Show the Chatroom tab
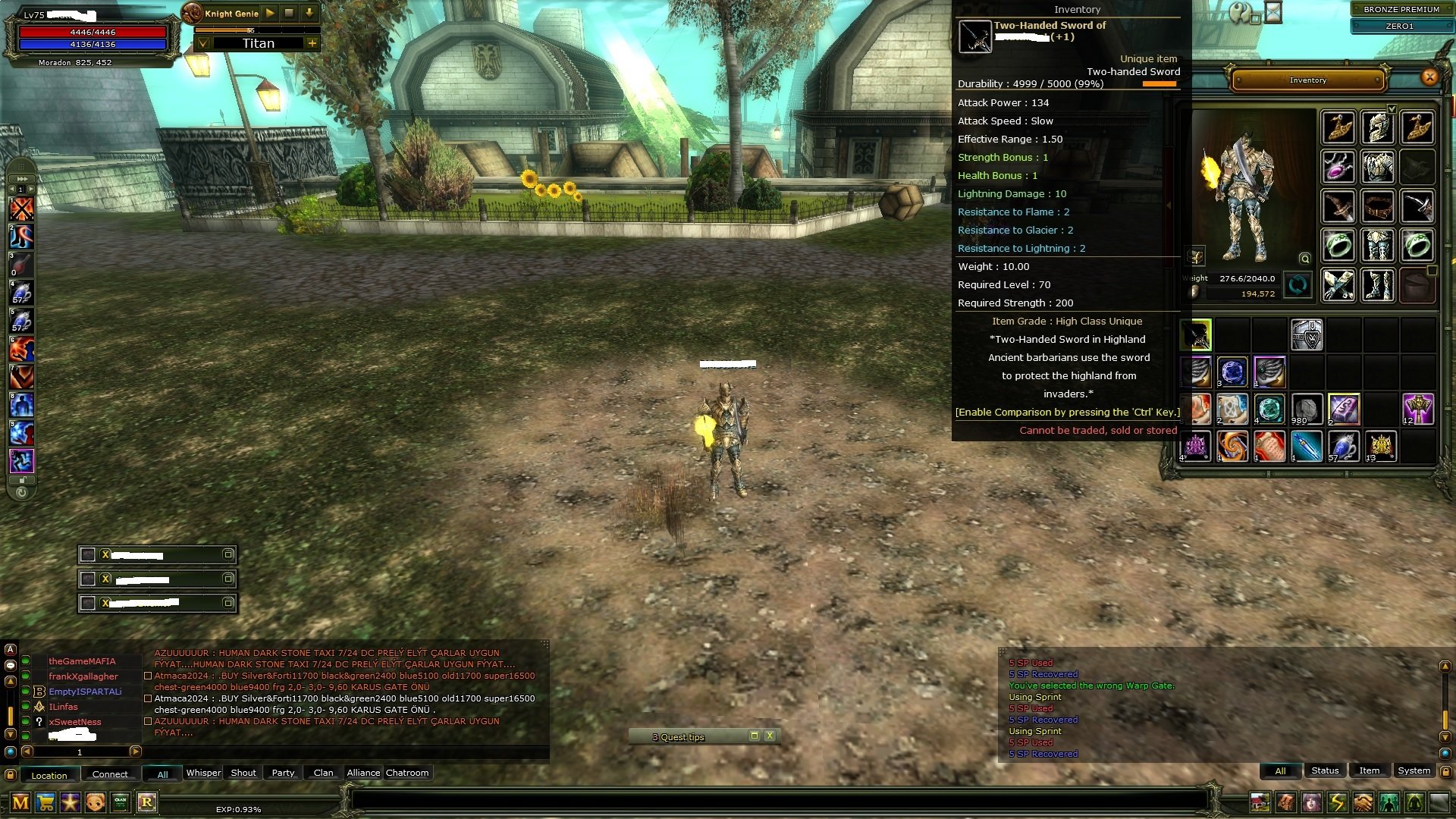This screenshot has height=819, width=1456. pos(407,773)
